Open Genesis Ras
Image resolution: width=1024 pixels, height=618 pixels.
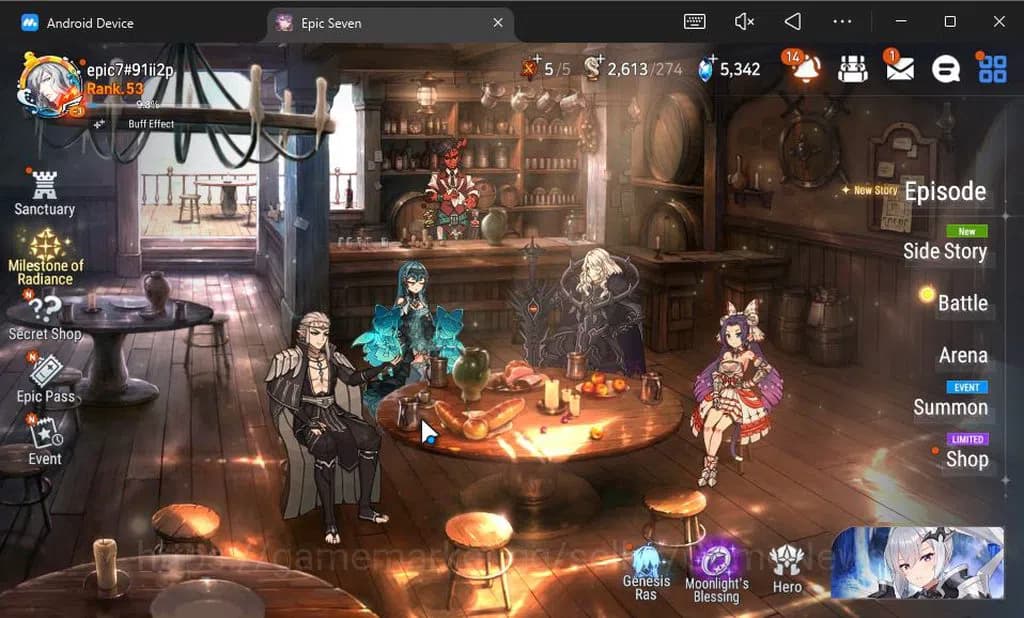coord(646,573)
